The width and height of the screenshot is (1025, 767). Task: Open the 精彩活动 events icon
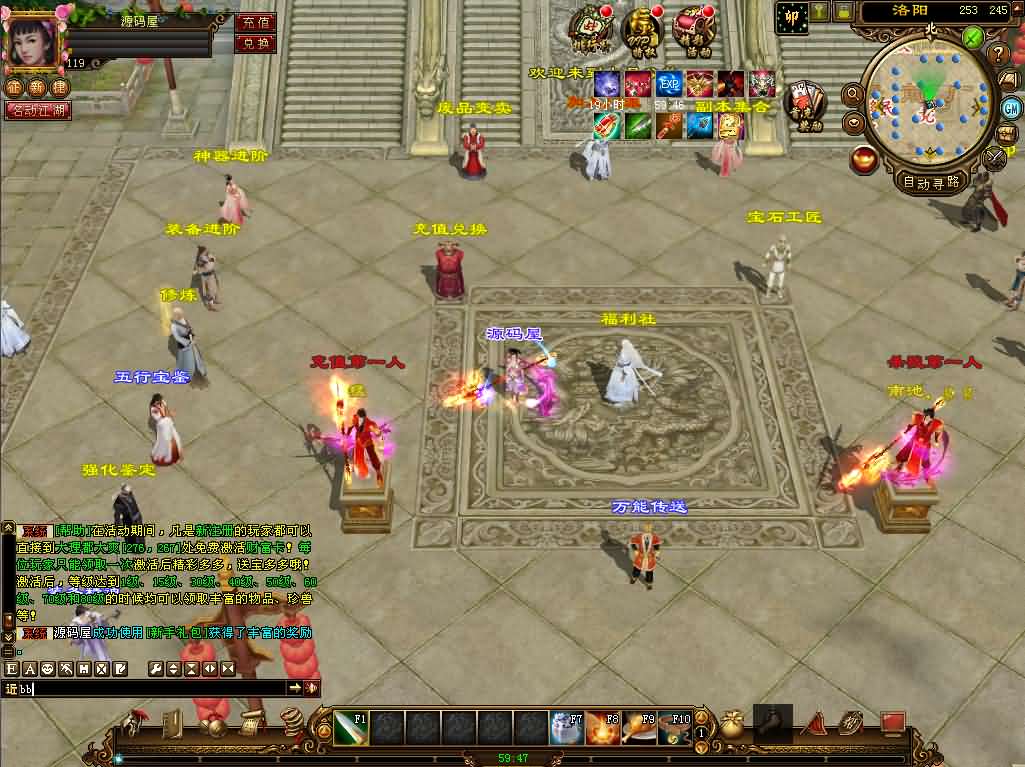693,30
